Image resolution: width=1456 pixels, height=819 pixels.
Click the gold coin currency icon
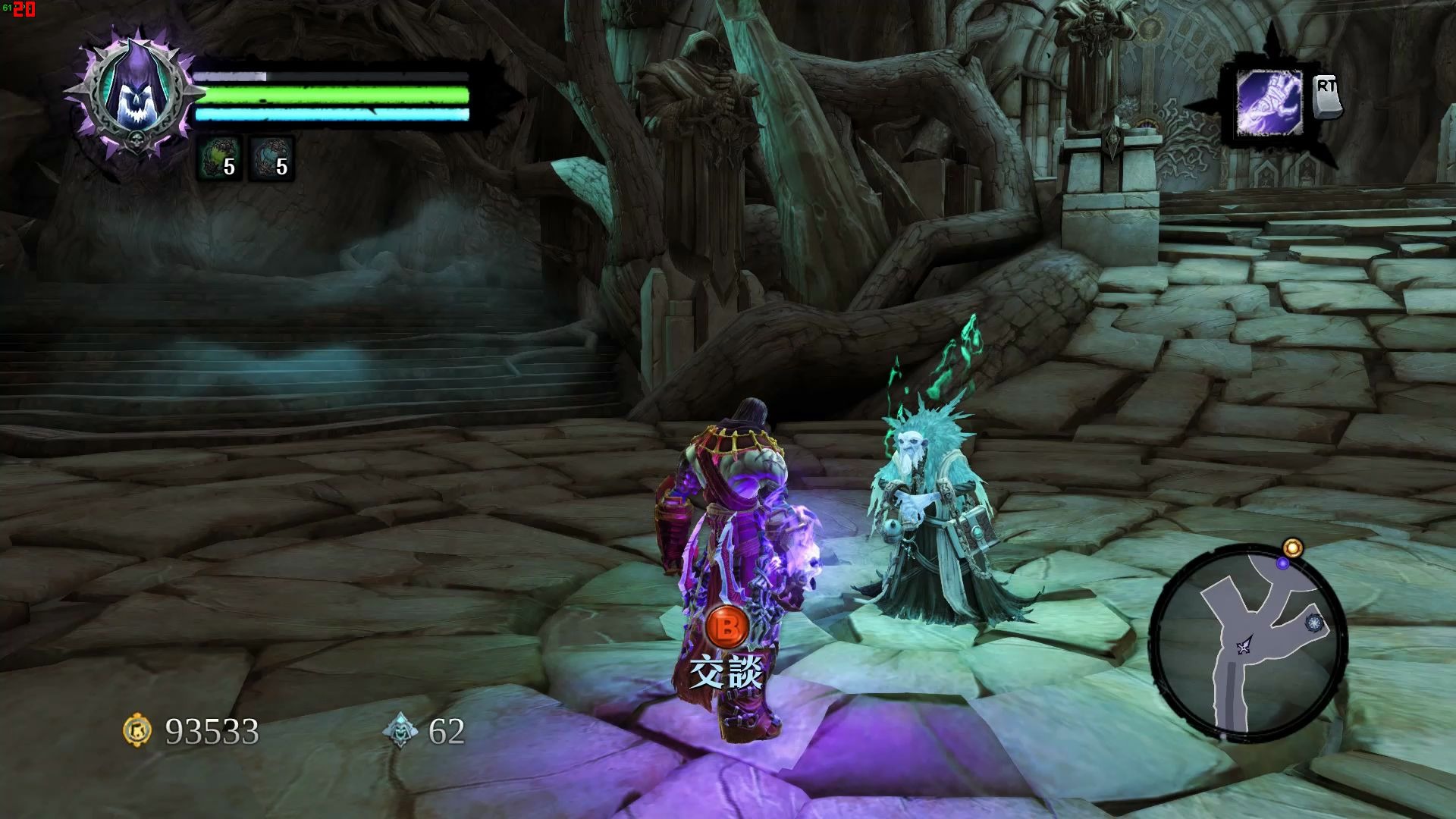tap(137, 730)
